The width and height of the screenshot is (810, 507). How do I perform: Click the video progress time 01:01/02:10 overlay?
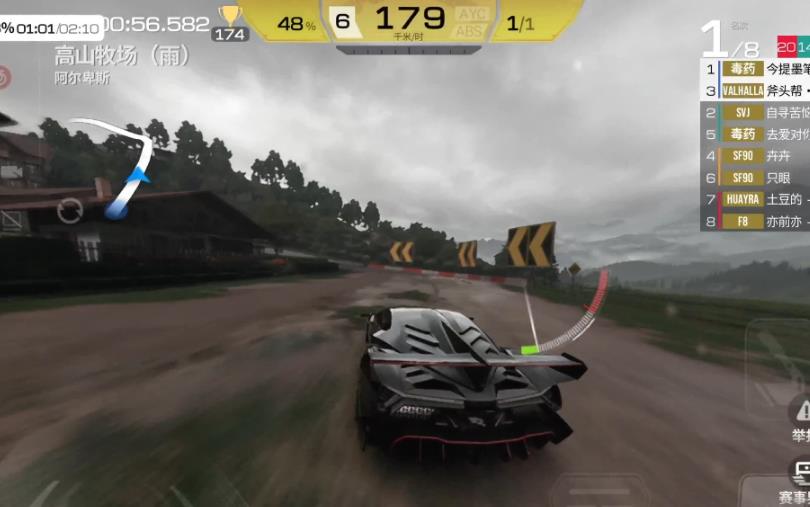point(52,27)
